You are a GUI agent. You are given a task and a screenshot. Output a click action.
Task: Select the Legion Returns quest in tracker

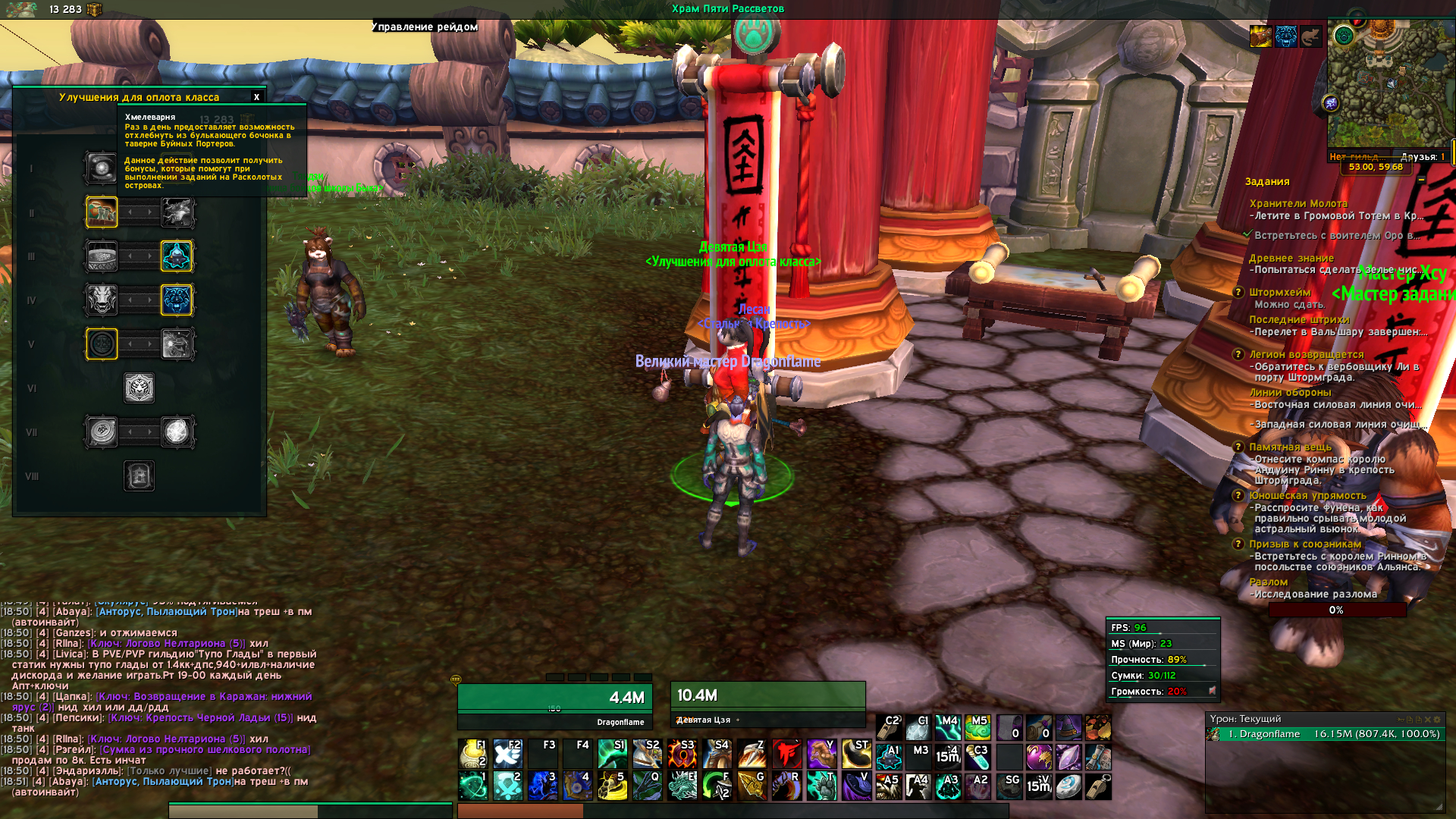(1306, 354)
